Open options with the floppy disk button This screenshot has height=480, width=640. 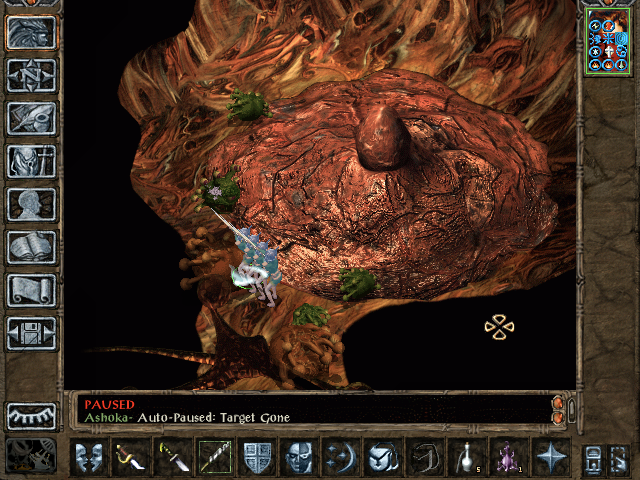[x=31, y=333]
